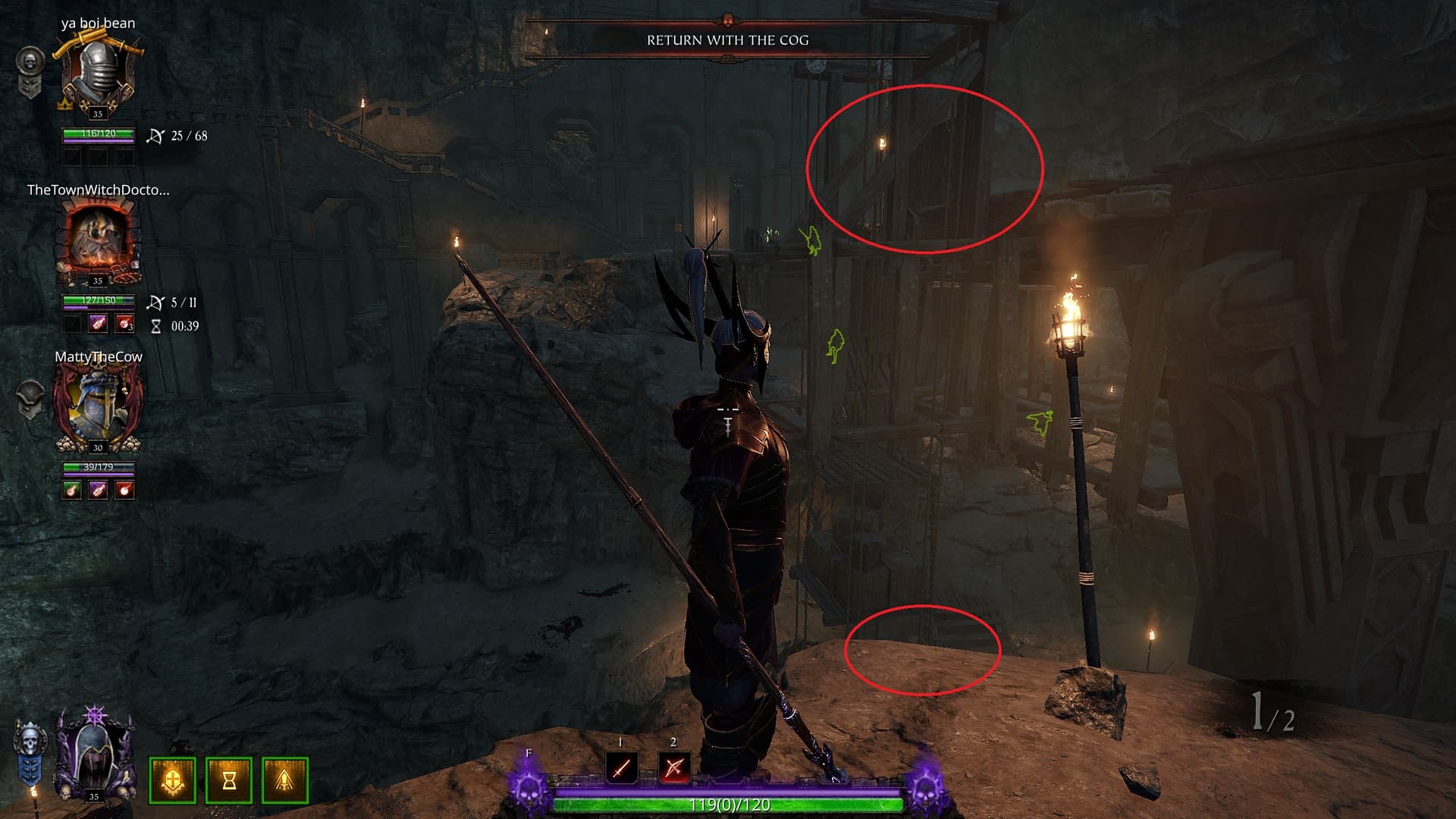This screenshot has width=1456, height=819.
Task: Click TheTownWitchDoctor's bomb item slot
Action: point(124,324)
